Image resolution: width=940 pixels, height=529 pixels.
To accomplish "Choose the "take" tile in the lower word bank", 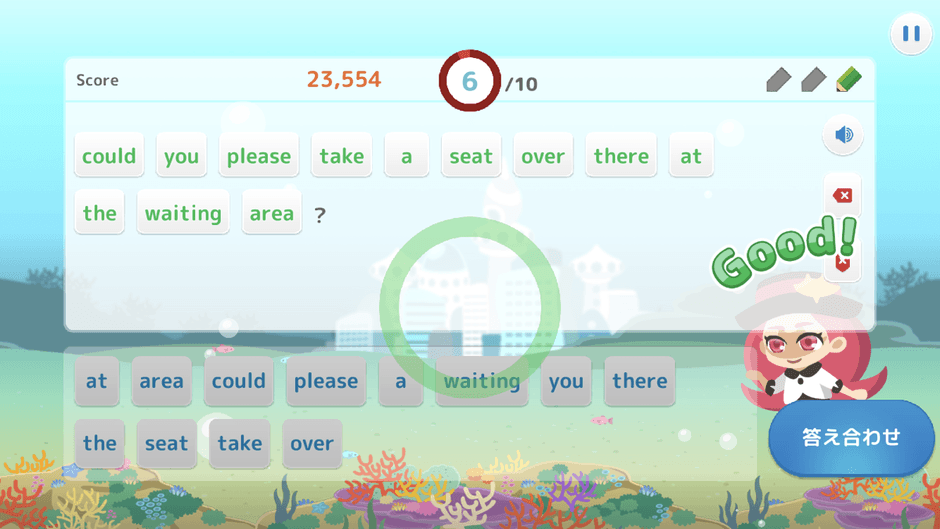I will (x=240, y=443).
